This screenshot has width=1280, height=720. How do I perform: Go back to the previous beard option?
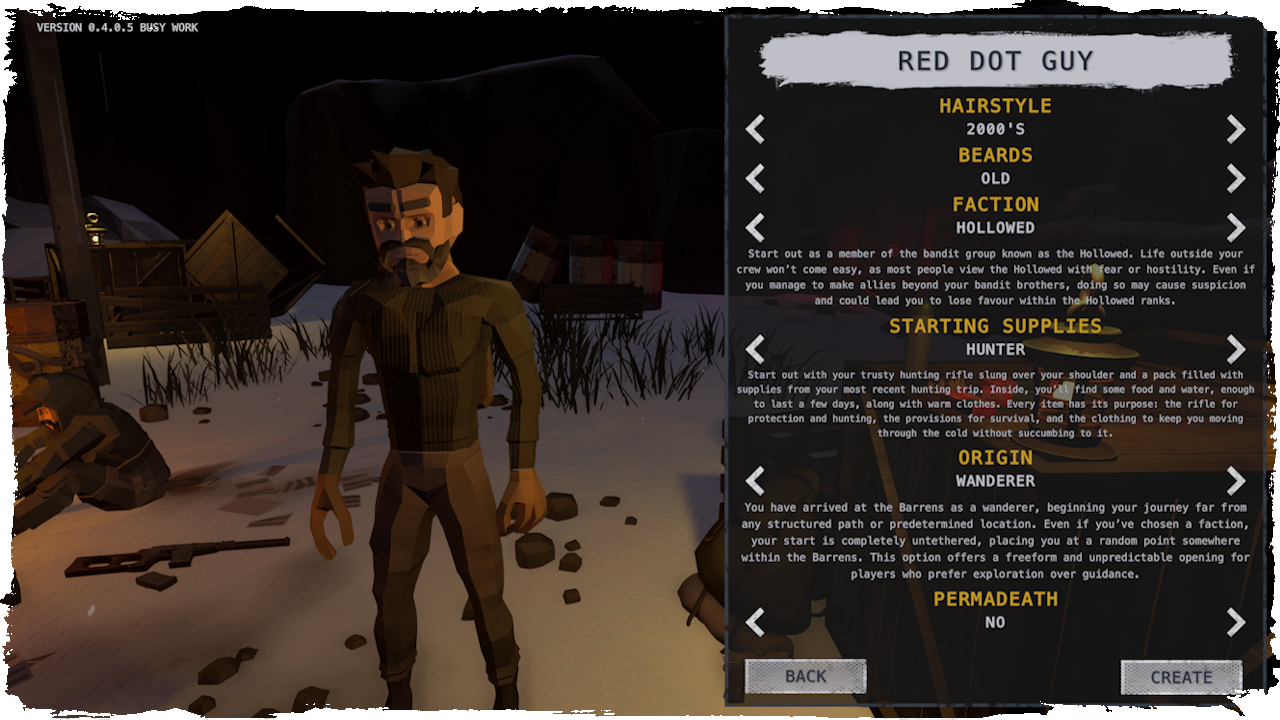755,178
